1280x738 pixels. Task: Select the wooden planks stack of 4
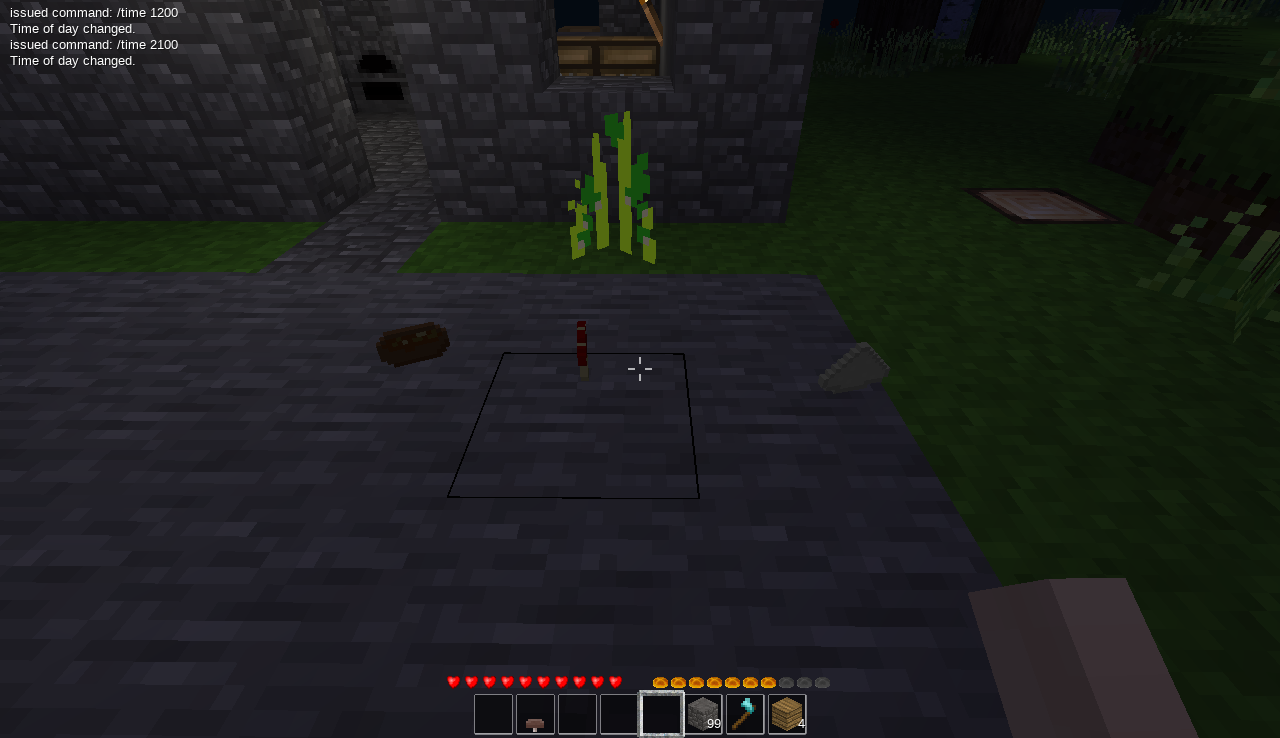click(x=785, y=713)
